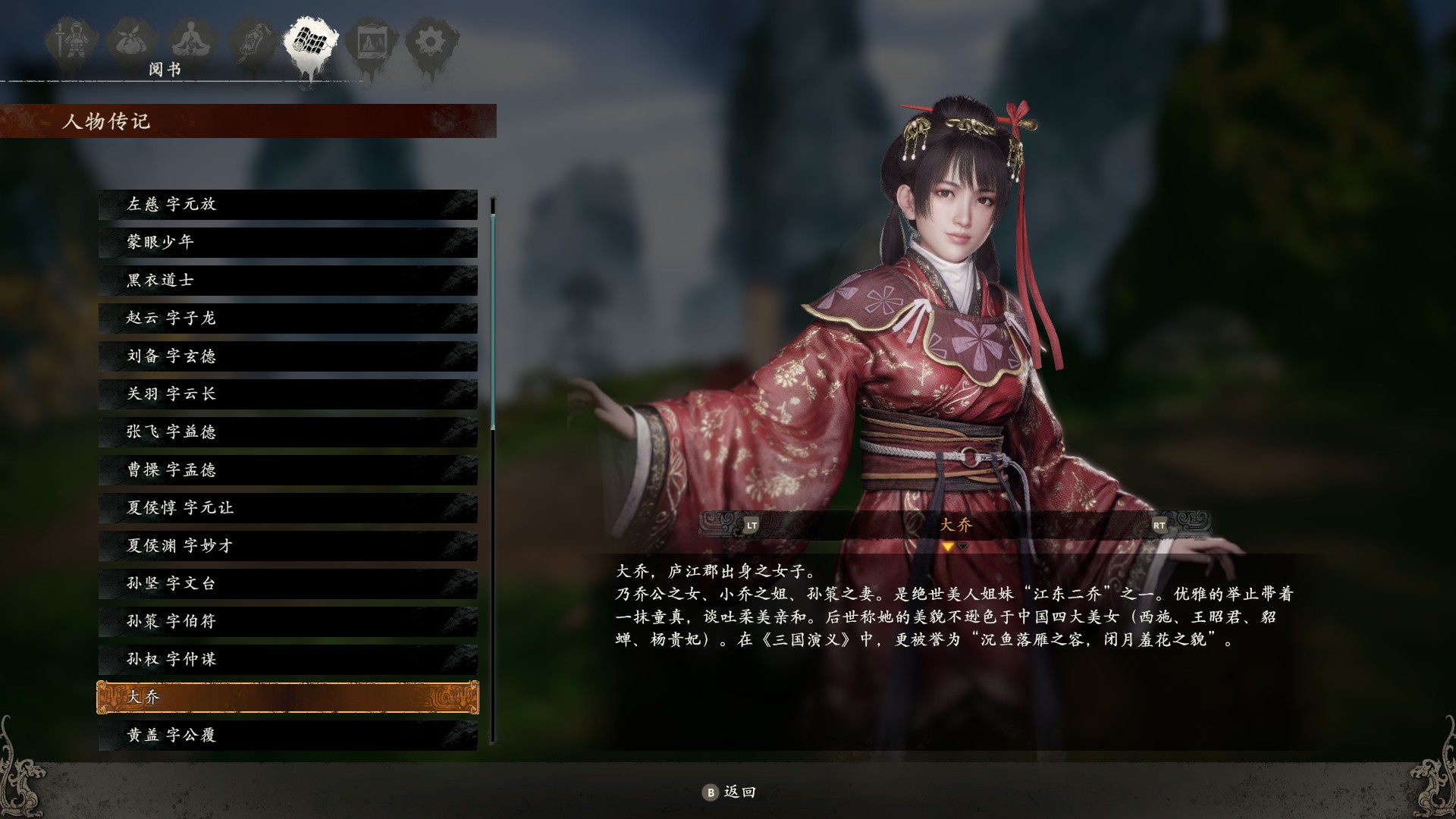Viewport: 1456px width, 819px height.
Task: Switch to the item pouch tab
Action: (x=132, y=42)
